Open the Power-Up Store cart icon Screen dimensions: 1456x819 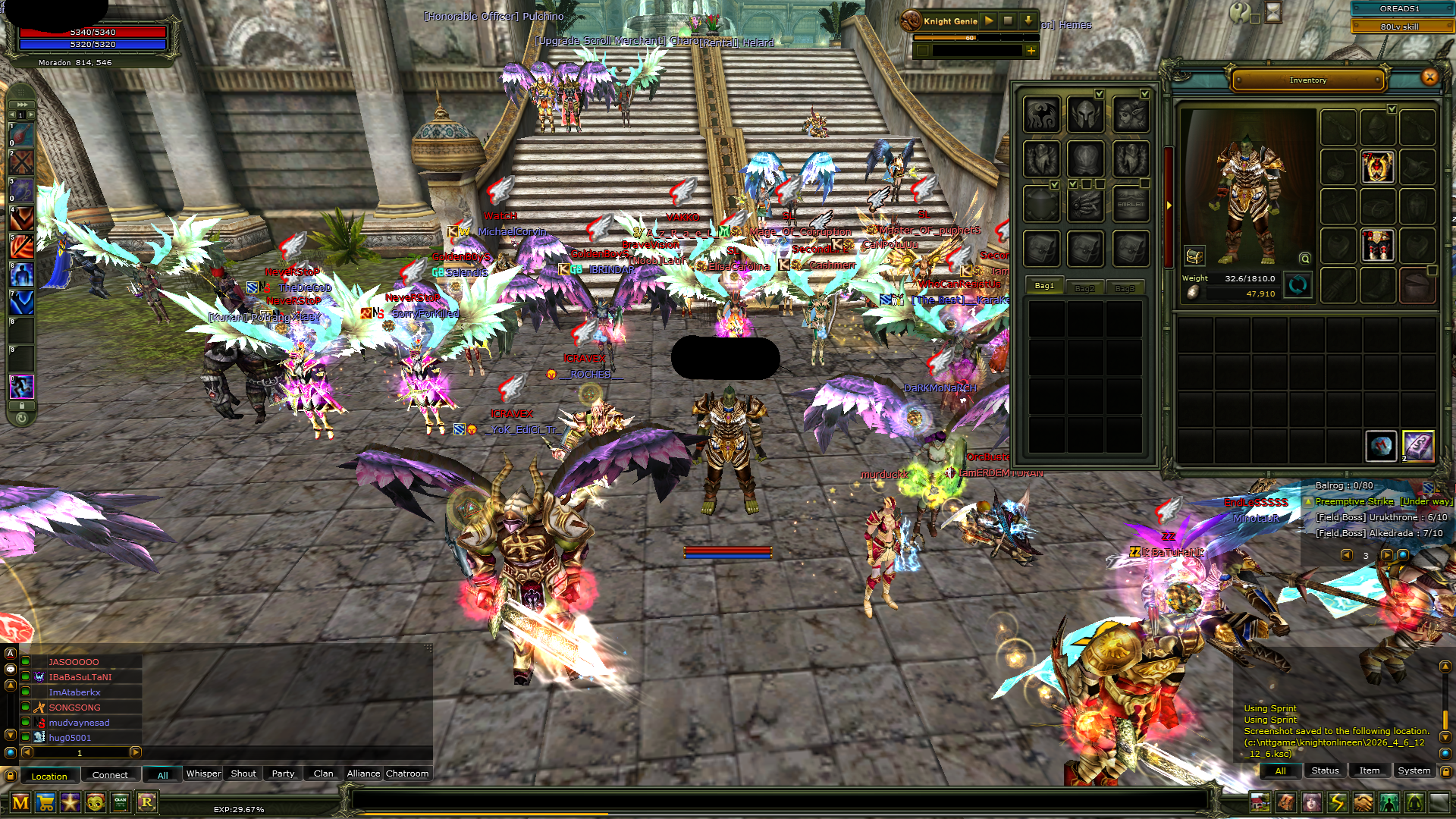[45, 802]
